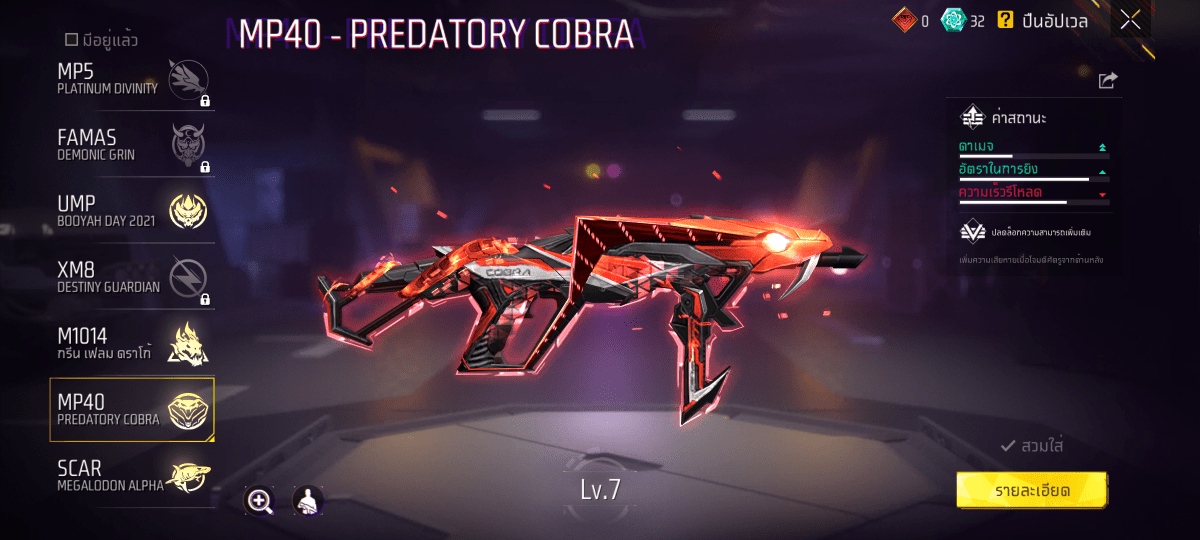Open the character preview icon
Screen dimensions: 1200x540
click(x=308, y=501)
